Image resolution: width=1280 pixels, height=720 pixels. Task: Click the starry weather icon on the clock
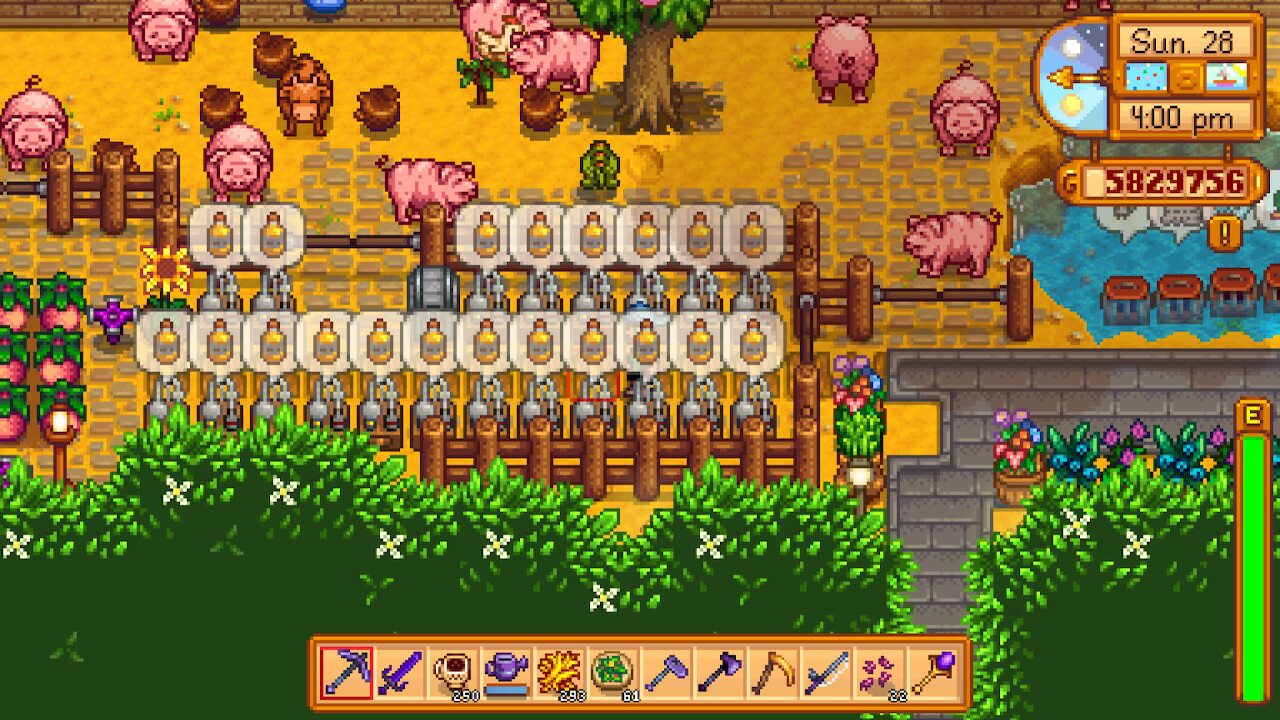pos(1146,75)
